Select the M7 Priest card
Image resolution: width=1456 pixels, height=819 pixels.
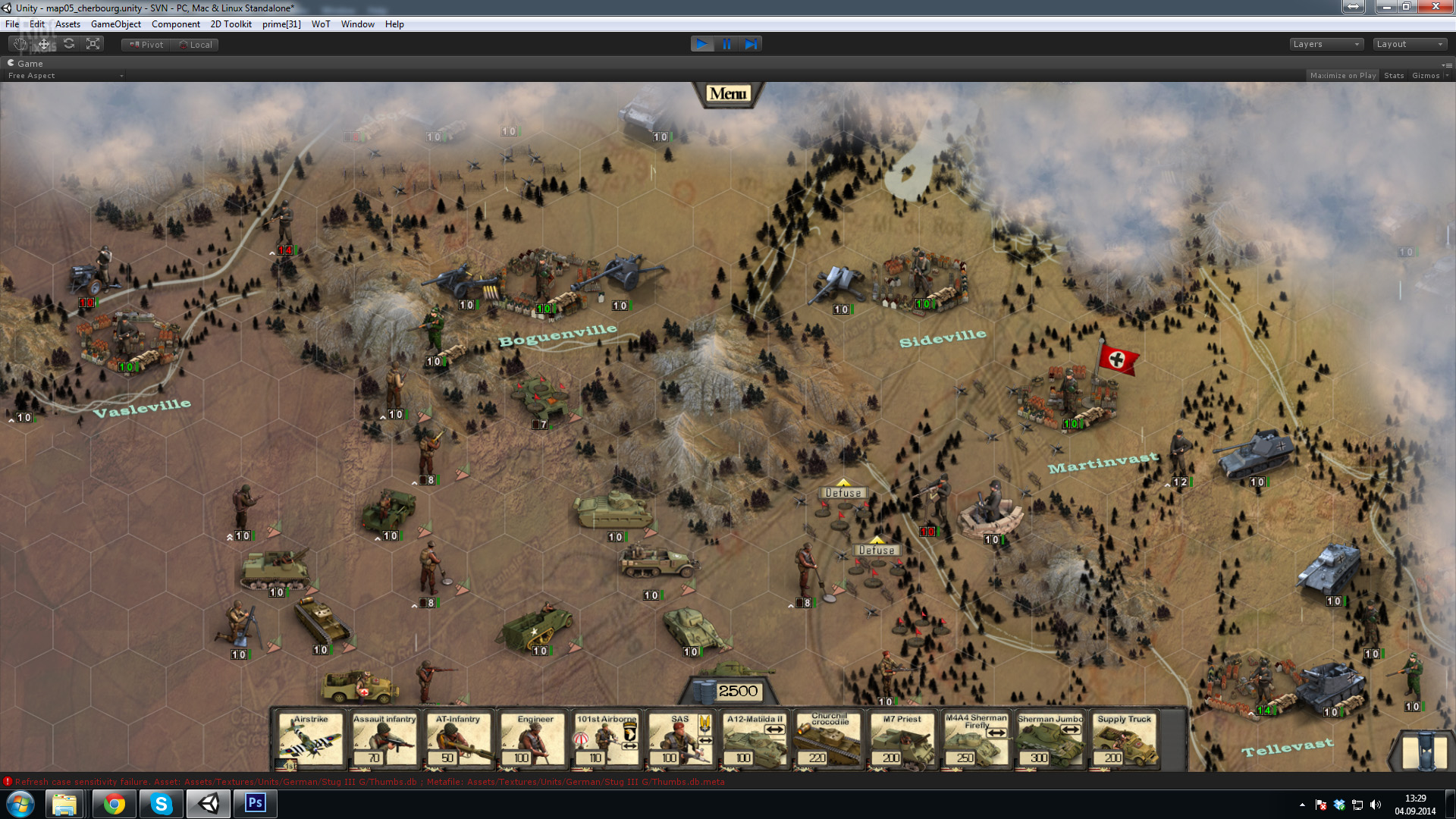902,741
